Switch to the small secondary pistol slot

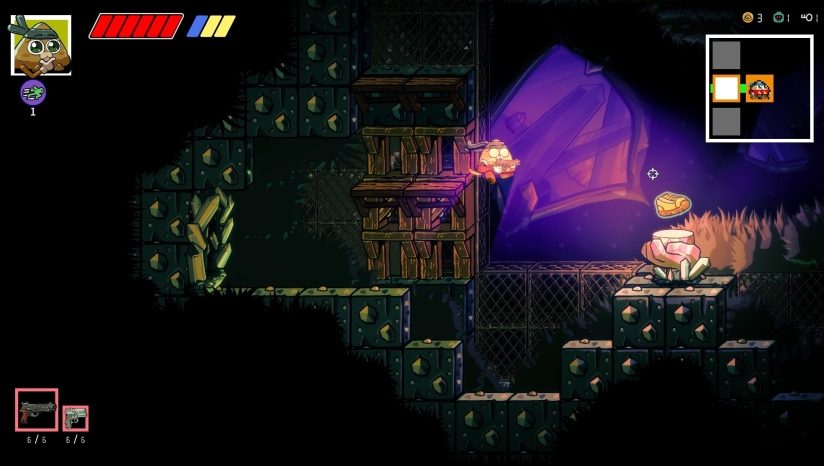click(76, 418)
